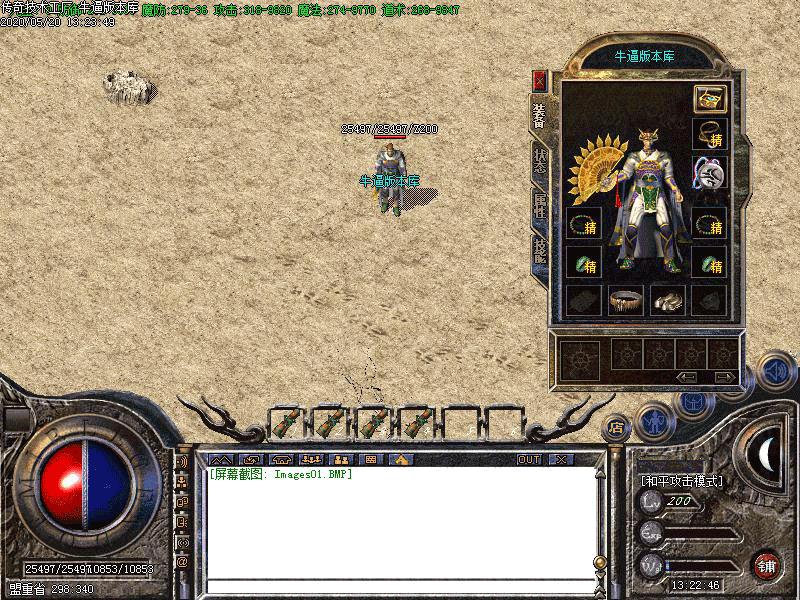The width and height of the screenshot is (800, 600).
Task: Open the 店 shop button
Action: (x=616, y=428)
